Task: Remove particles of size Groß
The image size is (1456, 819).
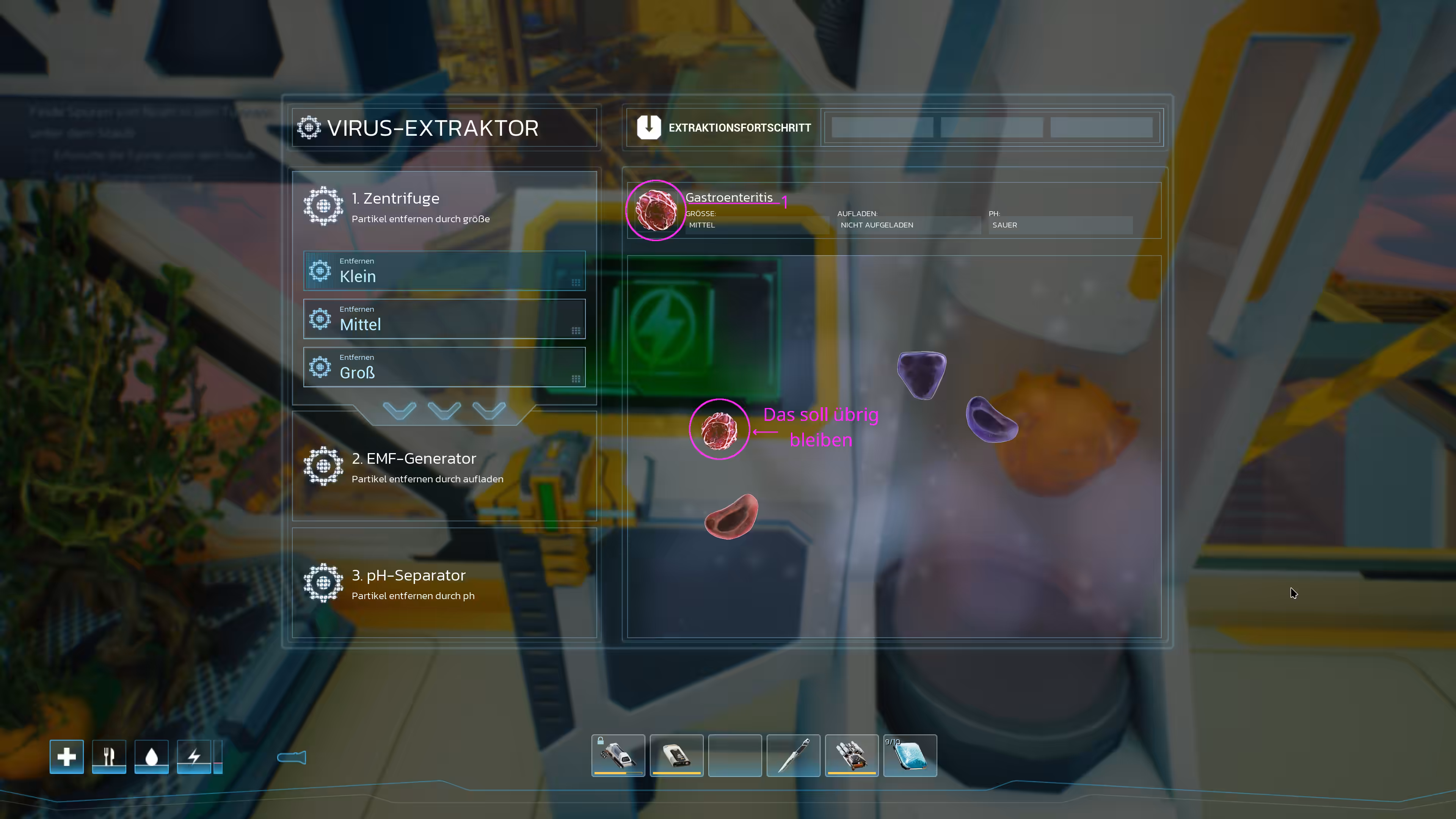Action: coord(444,367)
